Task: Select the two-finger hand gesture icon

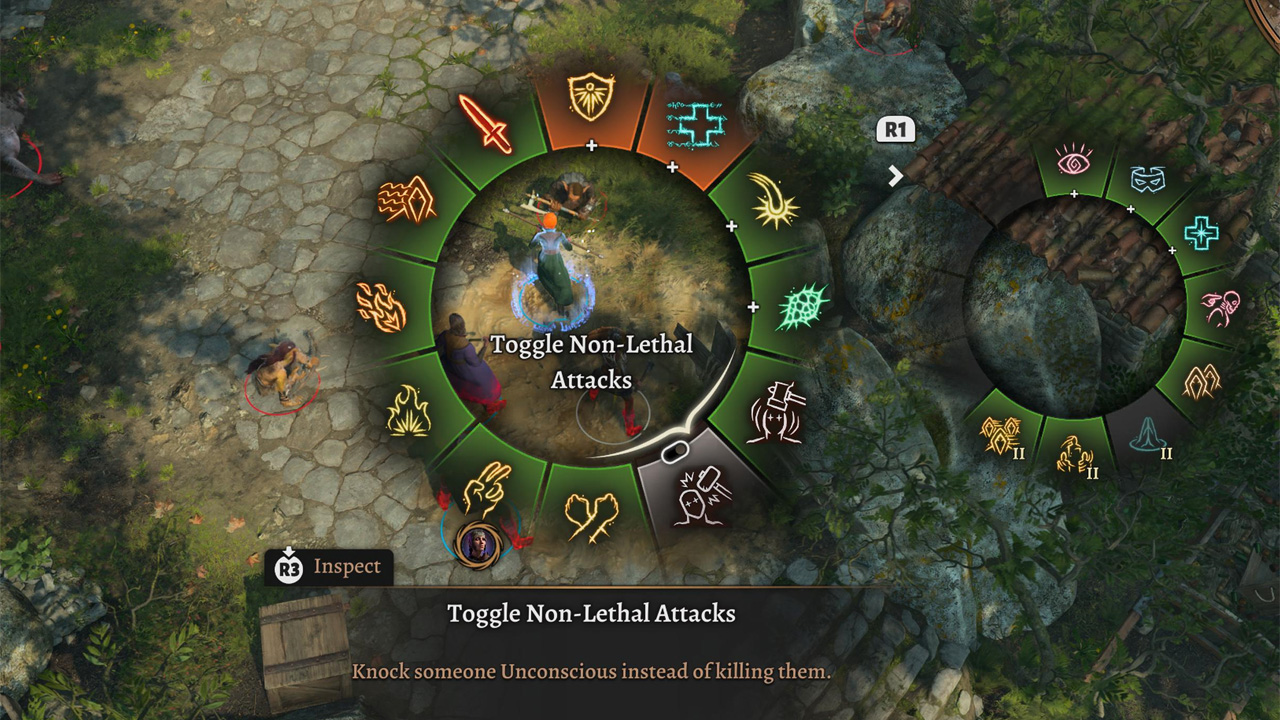Action: (x=487, y=489)
